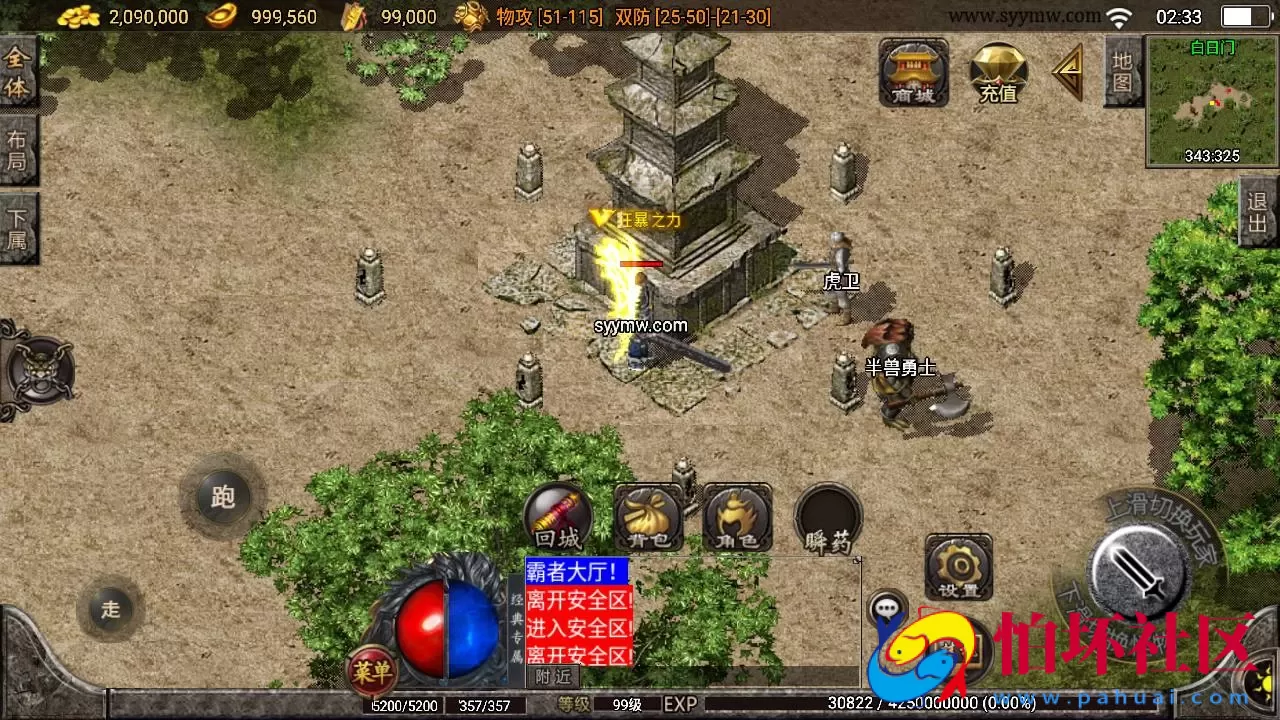Use the 回城 return-to-town scroll
This screenshot has width=1280, height=720.
(557, 517)
